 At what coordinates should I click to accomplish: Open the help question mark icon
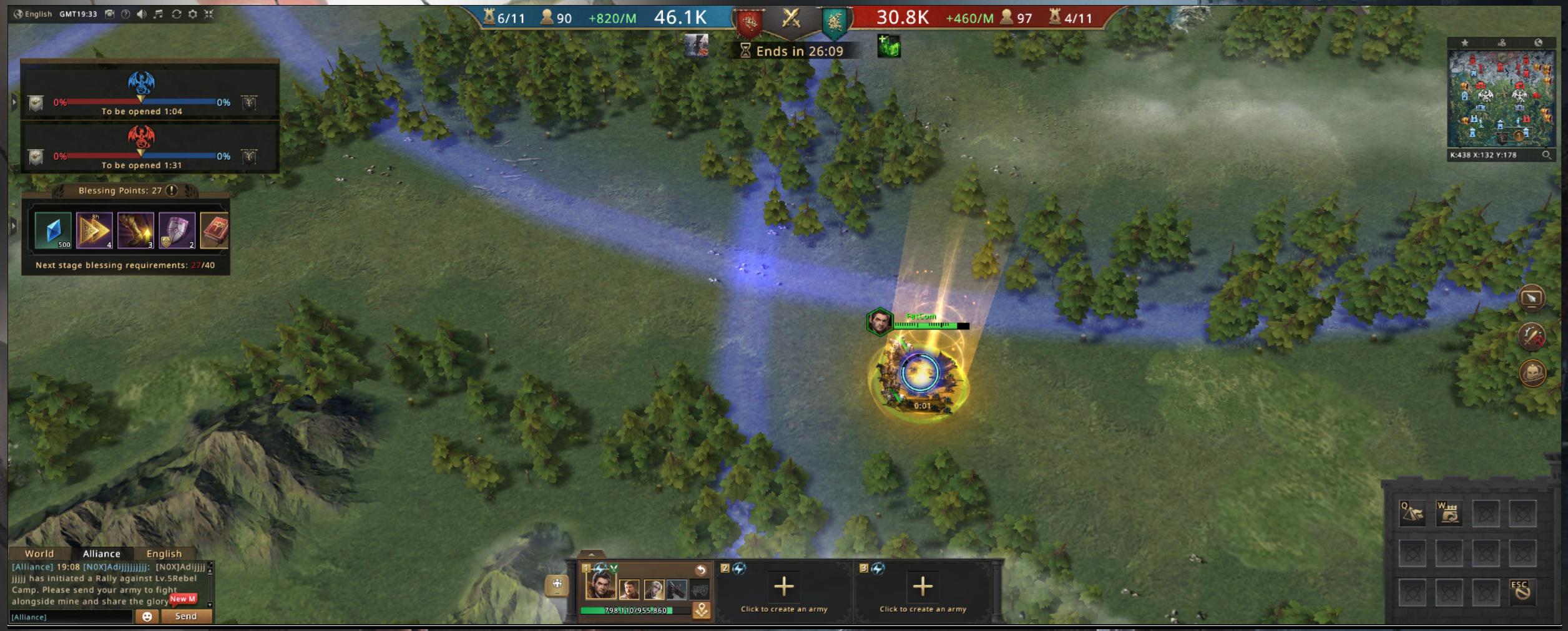(125, 14)
